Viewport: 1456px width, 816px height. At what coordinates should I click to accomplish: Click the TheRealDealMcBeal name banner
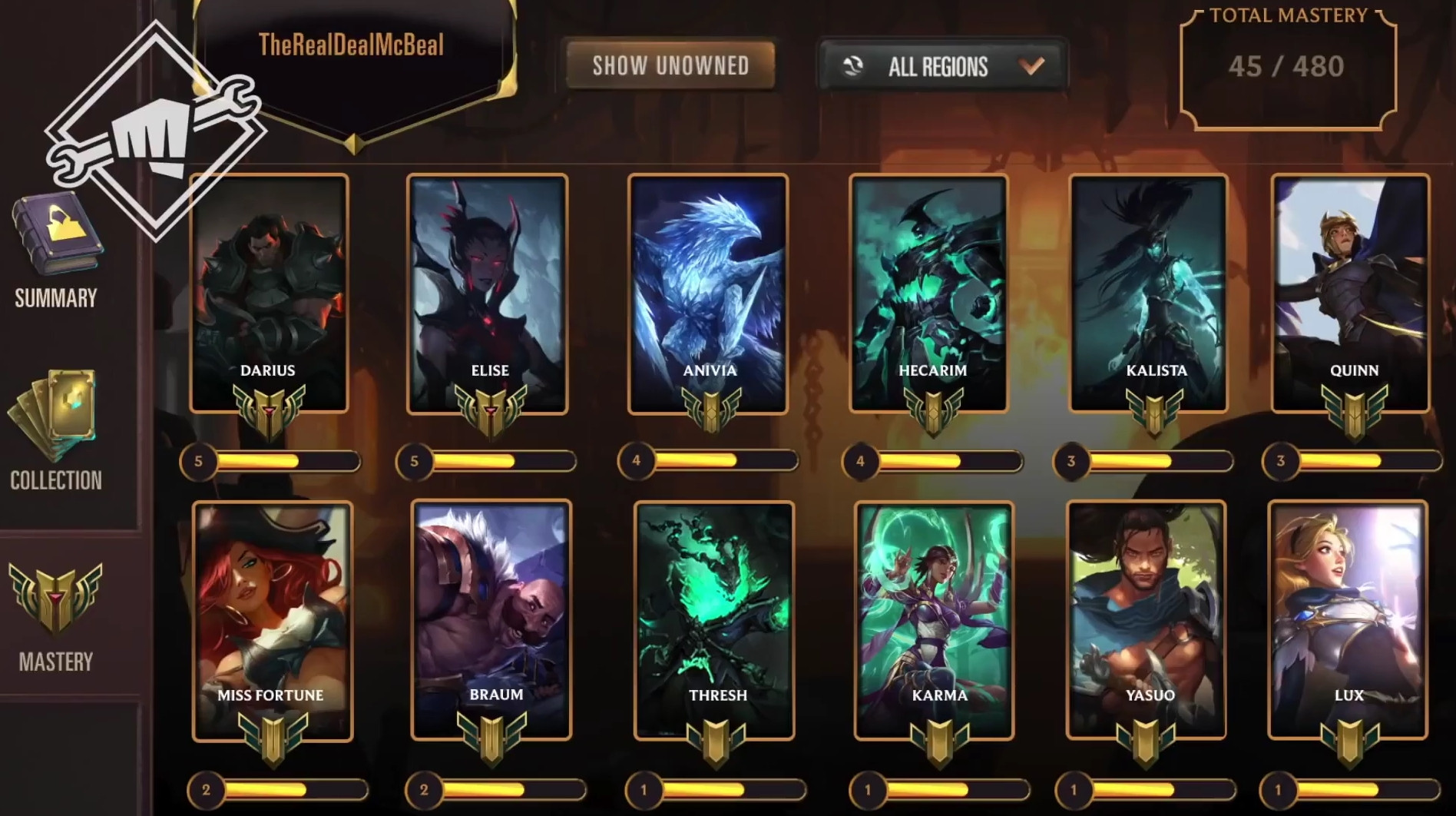pos(353,46)
